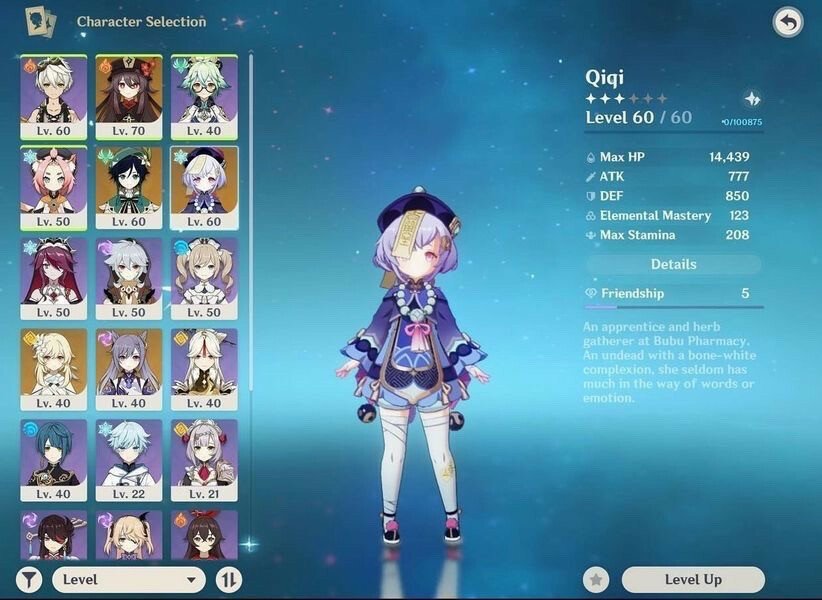
Task: Pick Diona from the character list
Action: click(53, 187)
